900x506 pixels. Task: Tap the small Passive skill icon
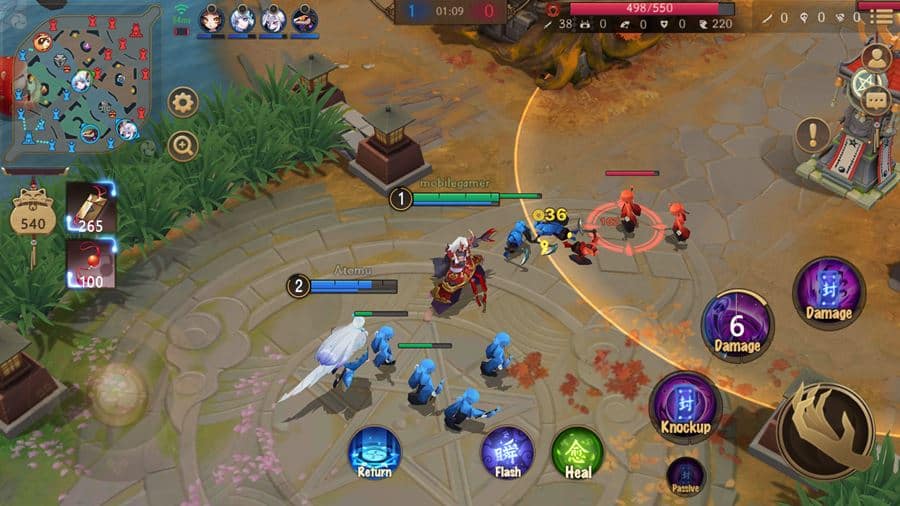[685, 475]
